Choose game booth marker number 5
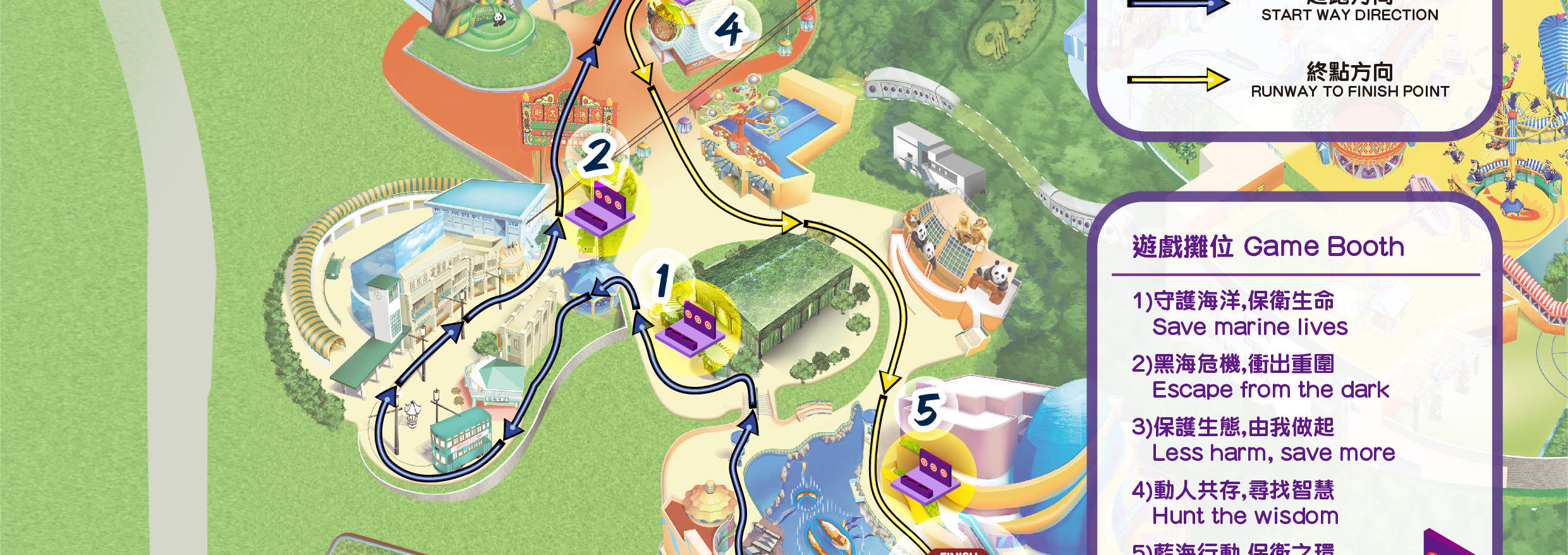1568x555 pixels. click(x=926, y=410)
